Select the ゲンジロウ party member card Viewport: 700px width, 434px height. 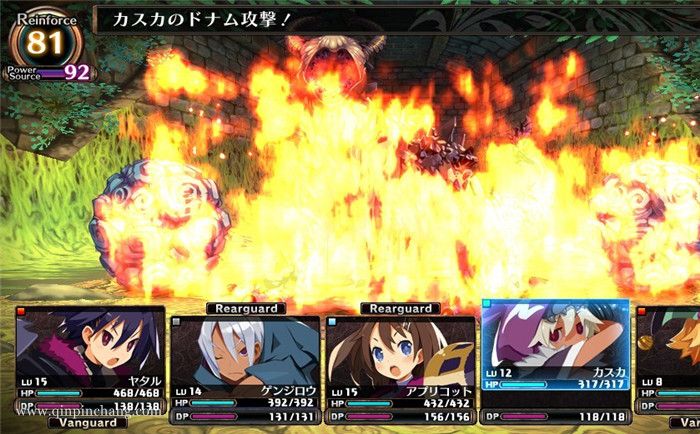[x=245, y=369]
